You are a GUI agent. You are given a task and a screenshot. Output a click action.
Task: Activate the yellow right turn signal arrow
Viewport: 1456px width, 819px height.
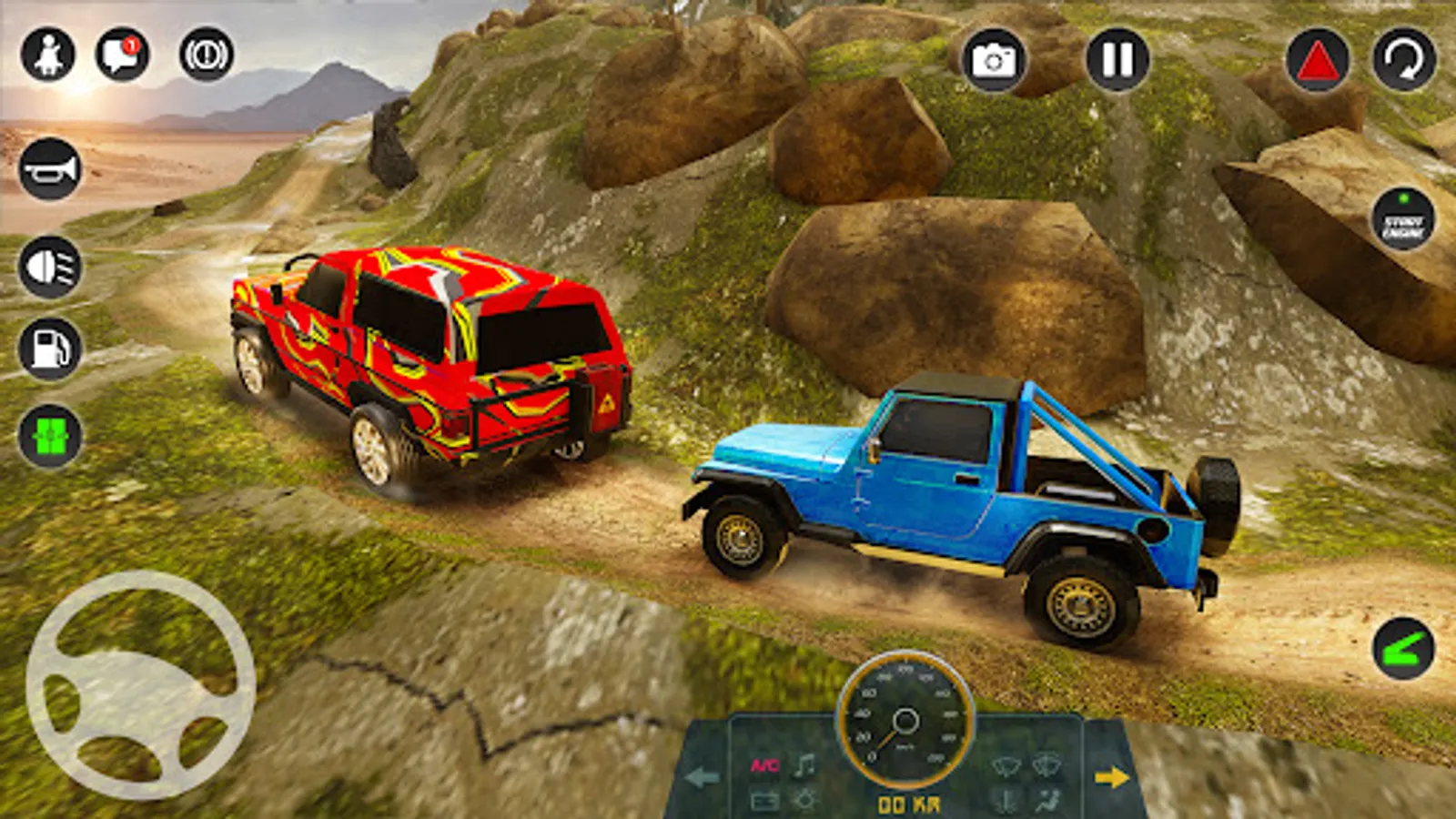click(x=1112, y=777)
